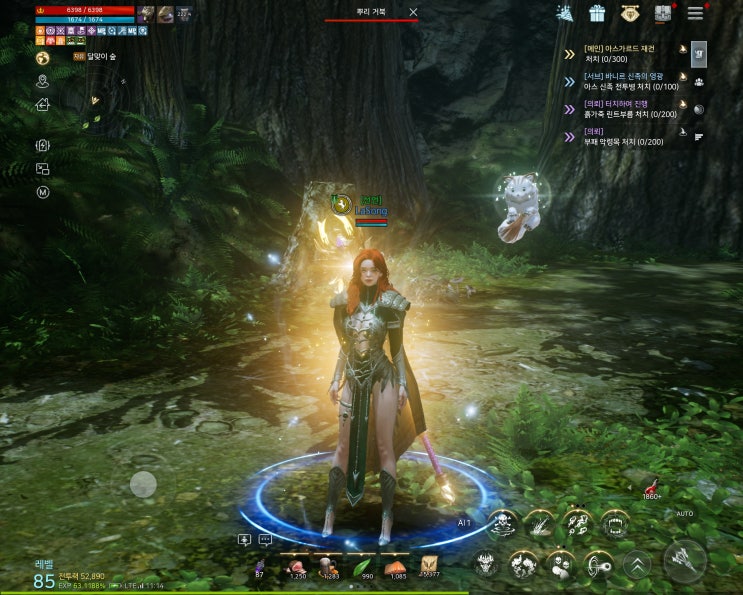Open the hanging shop sign icon

pos(629,13)
